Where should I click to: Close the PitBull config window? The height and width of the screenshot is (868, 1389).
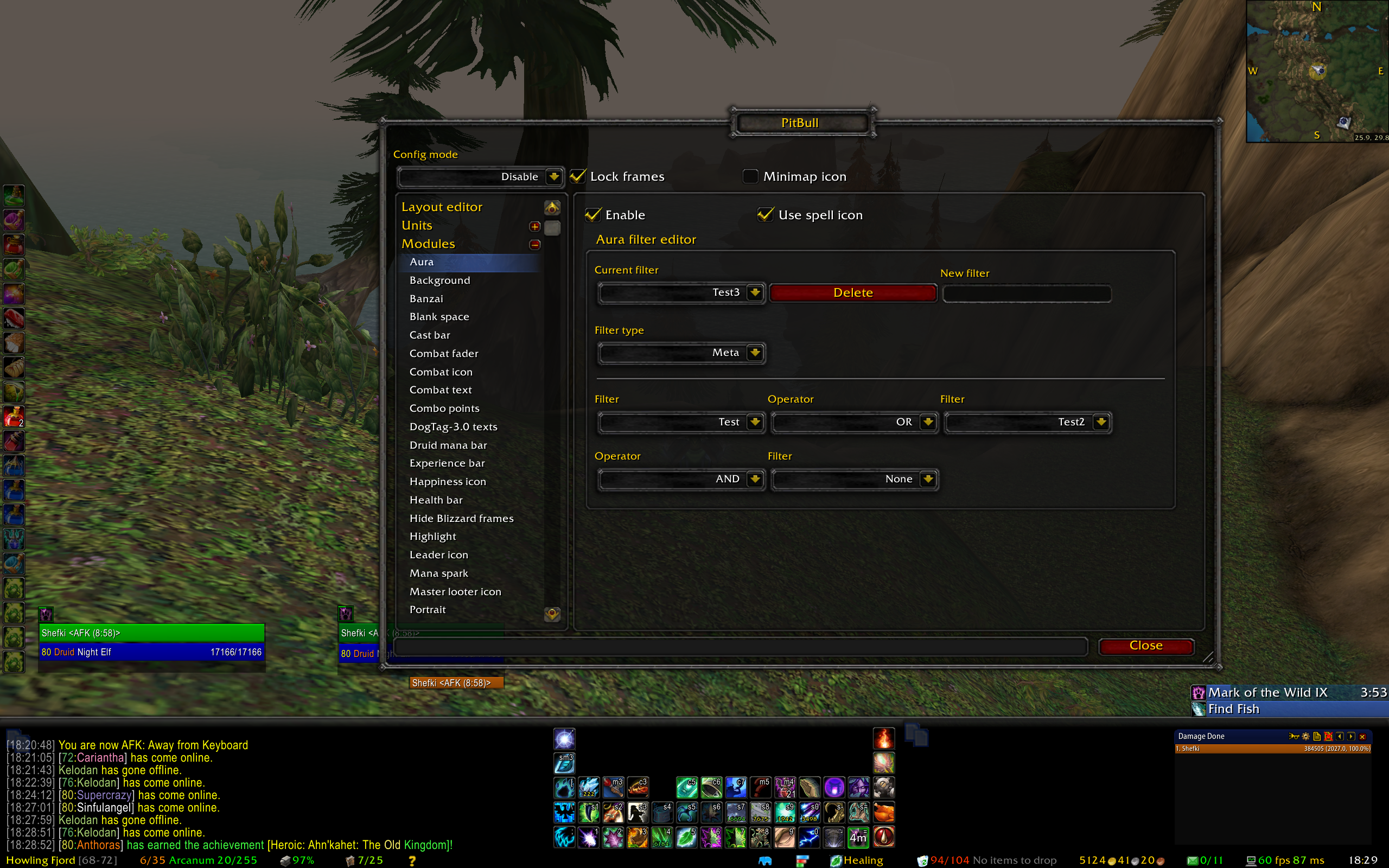click(1145, 646)
